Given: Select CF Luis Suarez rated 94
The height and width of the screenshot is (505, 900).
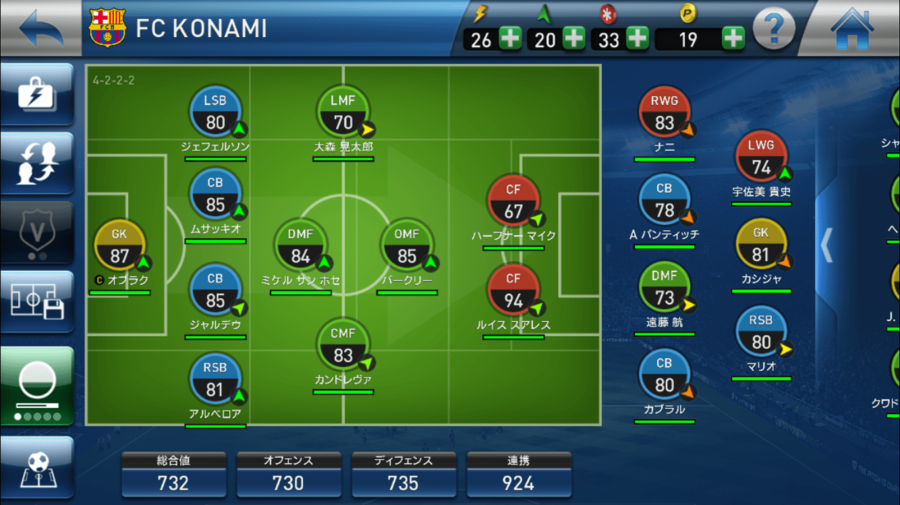Looking at the screenshot, I should [512, 292].
